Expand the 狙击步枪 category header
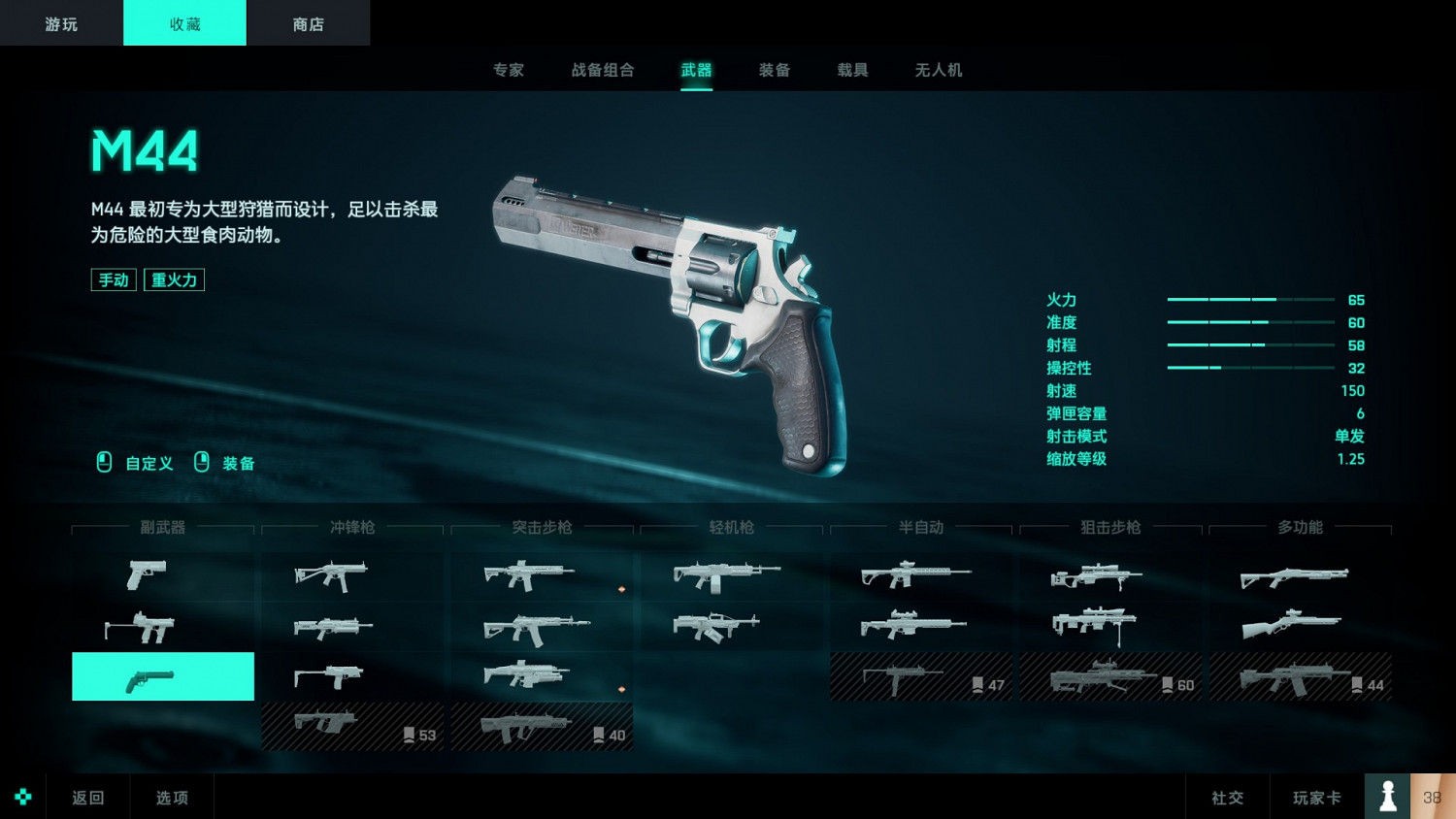1456x819 pixels. 1109,528
